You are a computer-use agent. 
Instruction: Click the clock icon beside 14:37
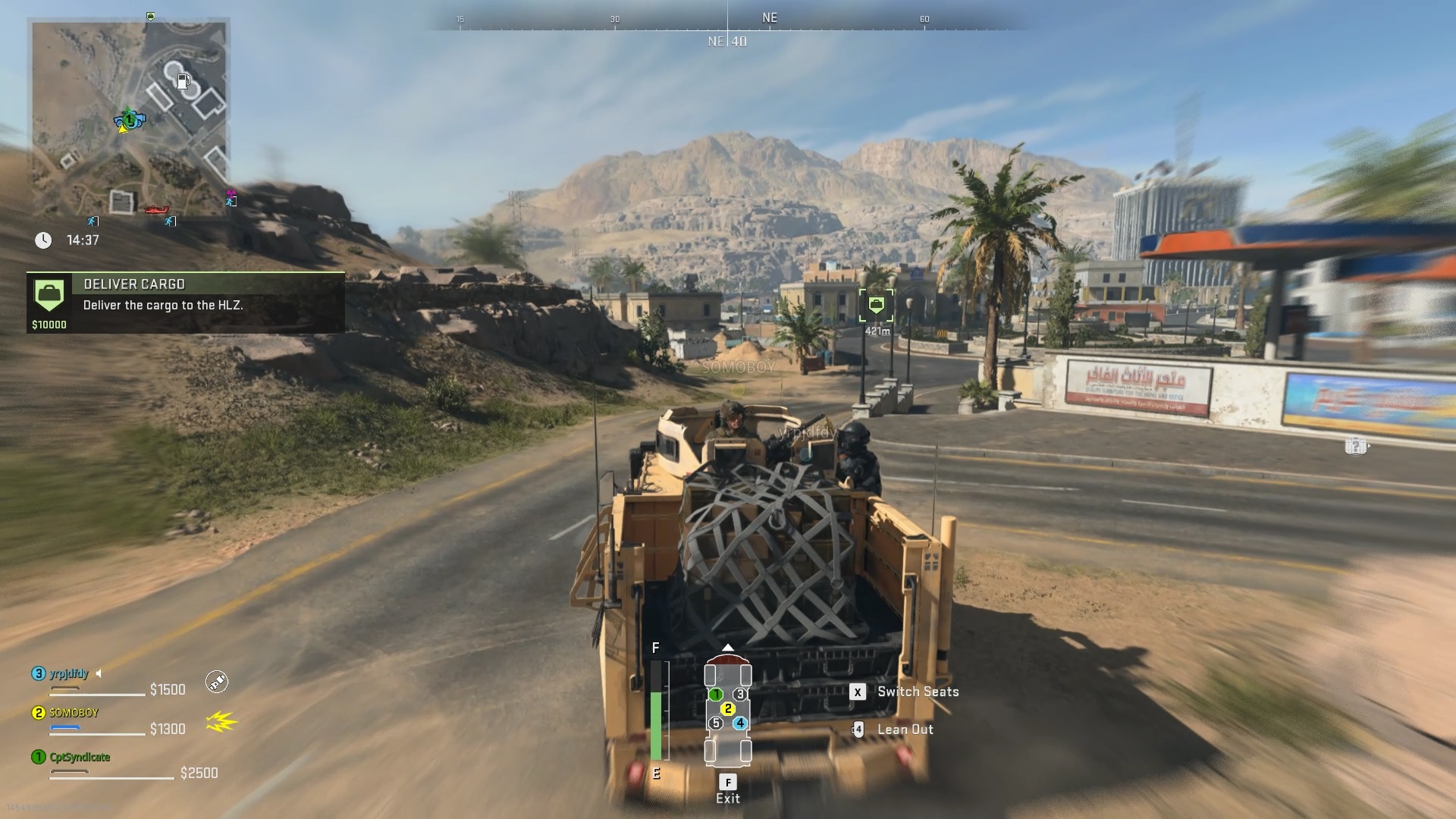click(43, 240)
